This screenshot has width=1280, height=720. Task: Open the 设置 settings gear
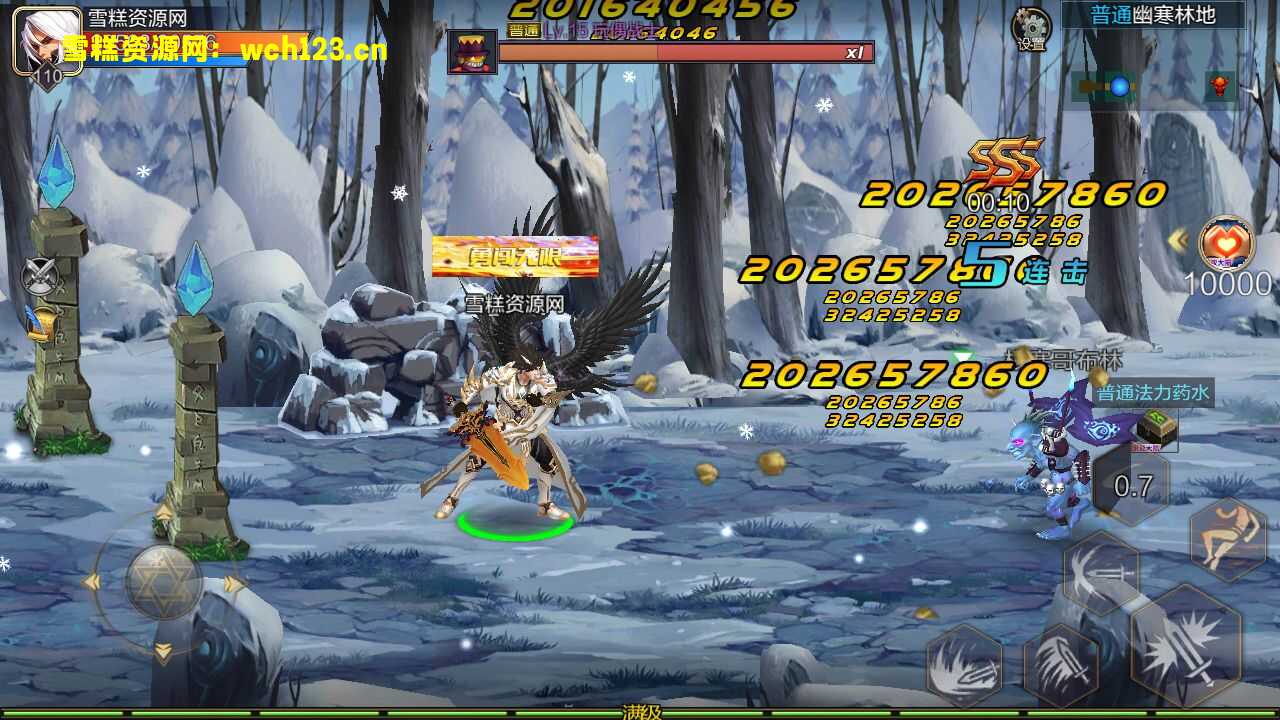tap(1031, 29)
